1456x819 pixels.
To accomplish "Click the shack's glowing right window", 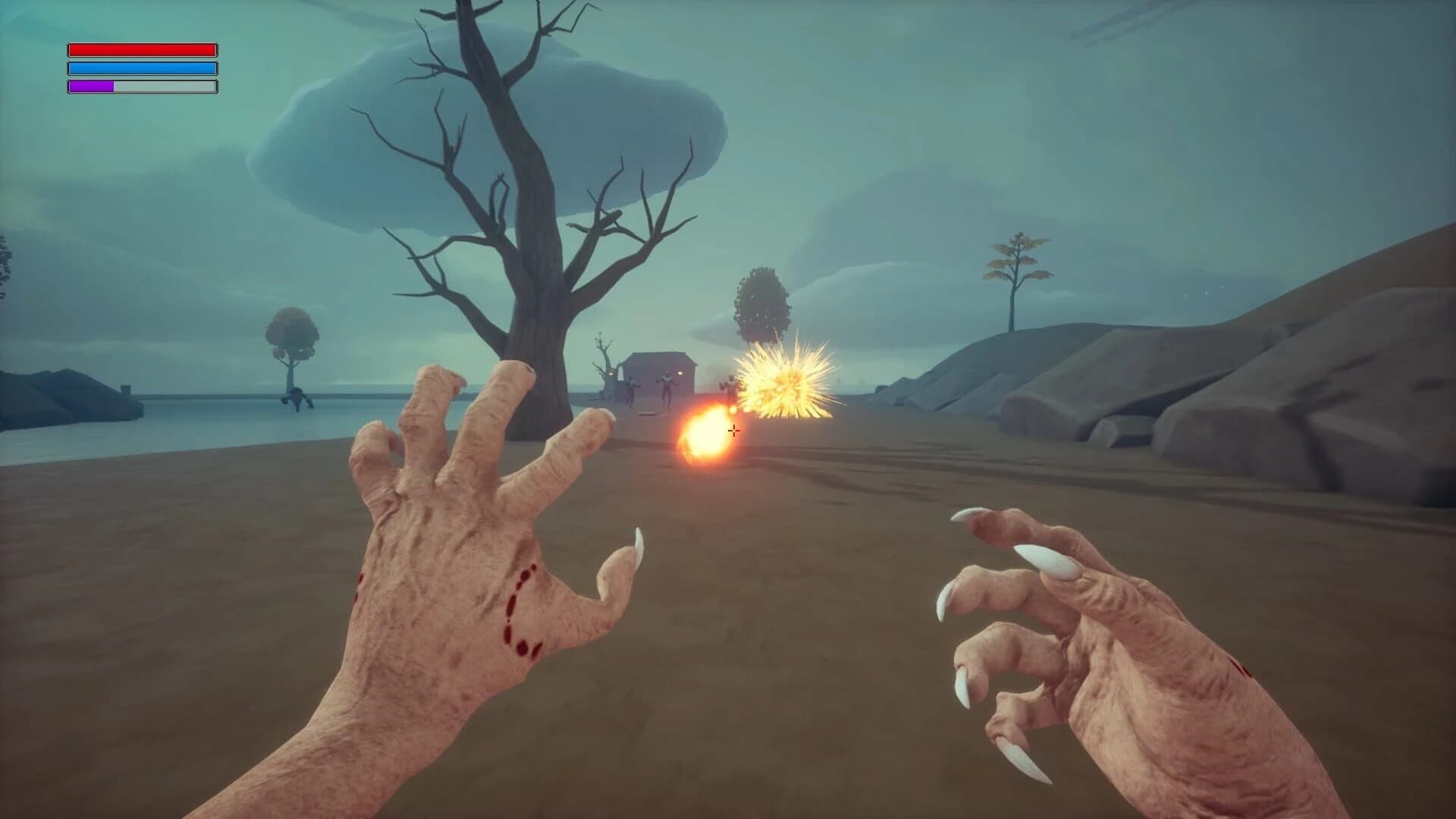I will click(679, 373).
